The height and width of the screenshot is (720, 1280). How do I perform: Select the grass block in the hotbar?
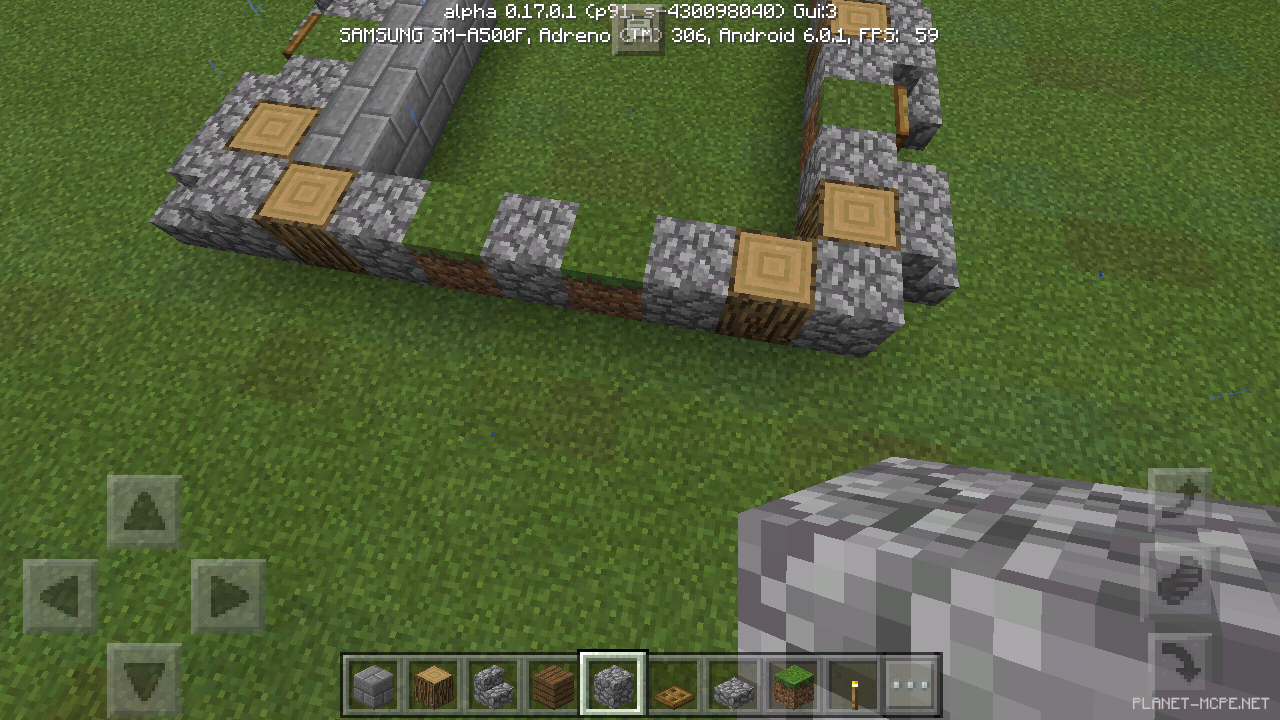(x=794, y=684)
